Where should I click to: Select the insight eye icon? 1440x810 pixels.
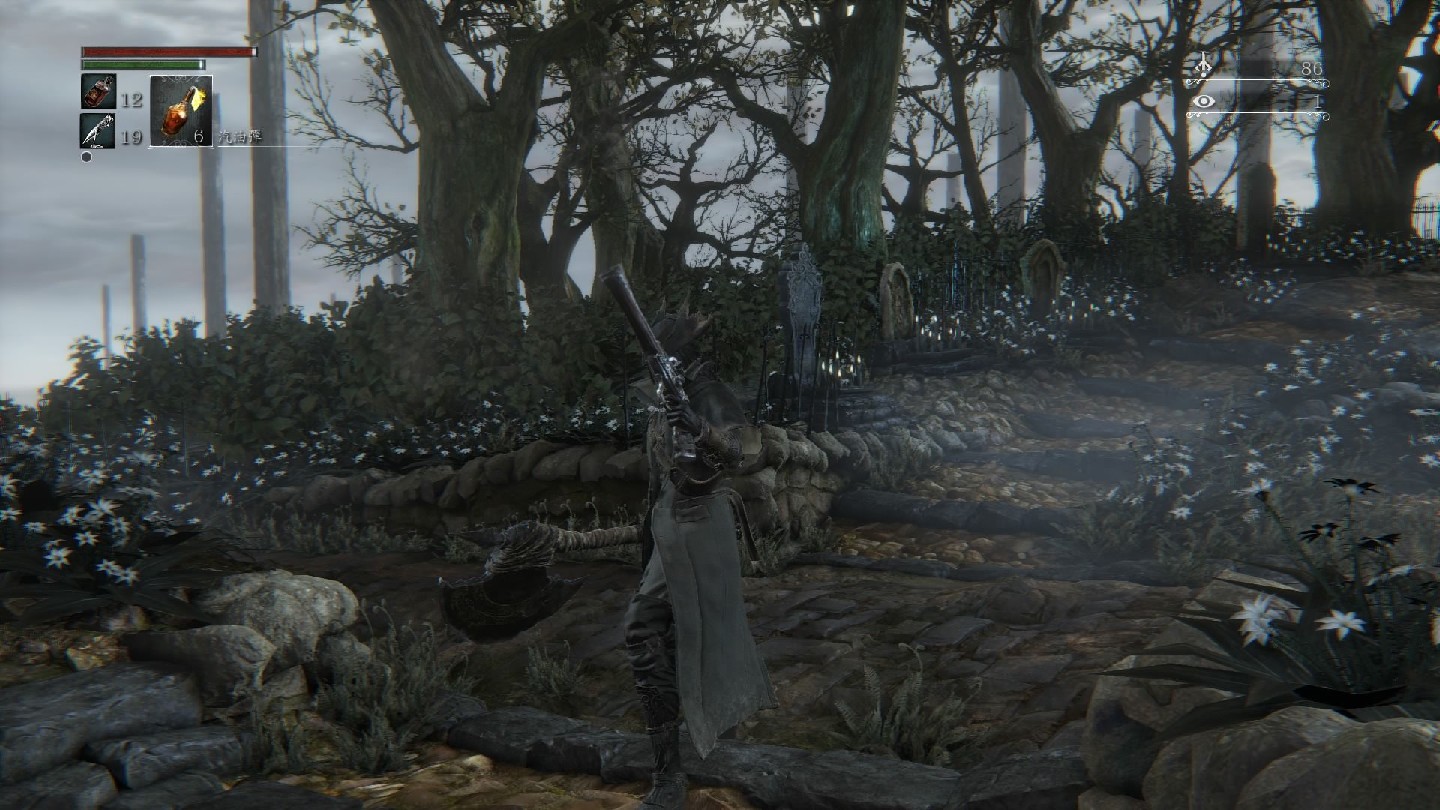click(1203, 101)
